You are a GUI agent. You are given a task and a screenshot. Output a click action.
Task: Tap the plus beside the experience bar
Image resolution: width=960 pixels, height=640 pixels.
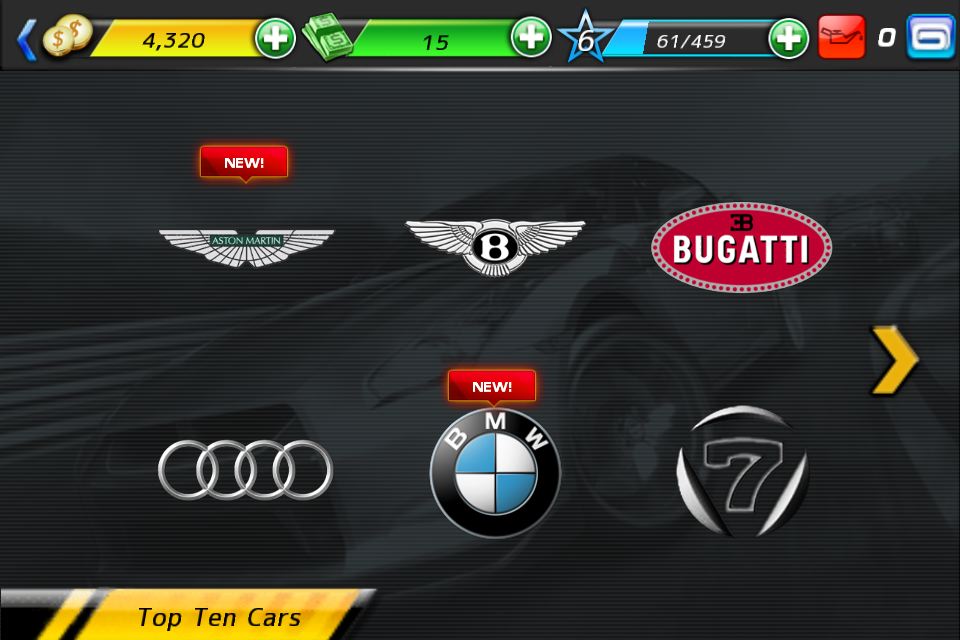tap(788, 39)
